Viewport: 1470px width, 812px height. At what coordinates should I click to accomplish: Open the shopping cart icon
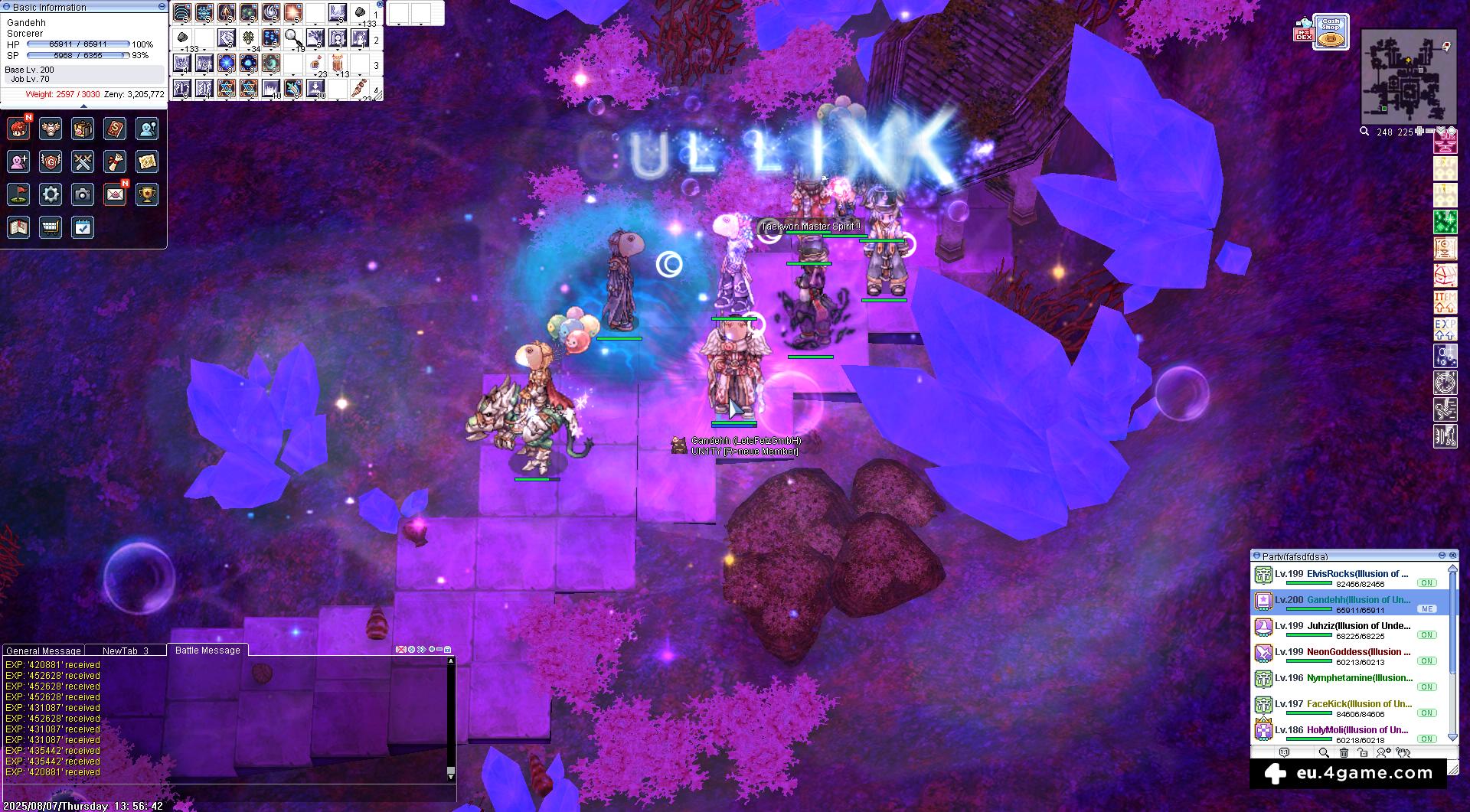tap(51, 227)
